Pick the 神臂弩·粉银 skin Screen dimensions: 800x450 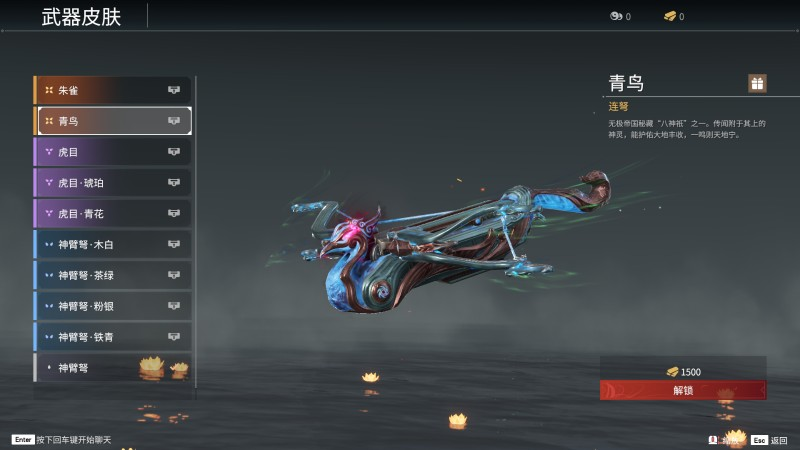pyautogui.click(x=112, y=306)
